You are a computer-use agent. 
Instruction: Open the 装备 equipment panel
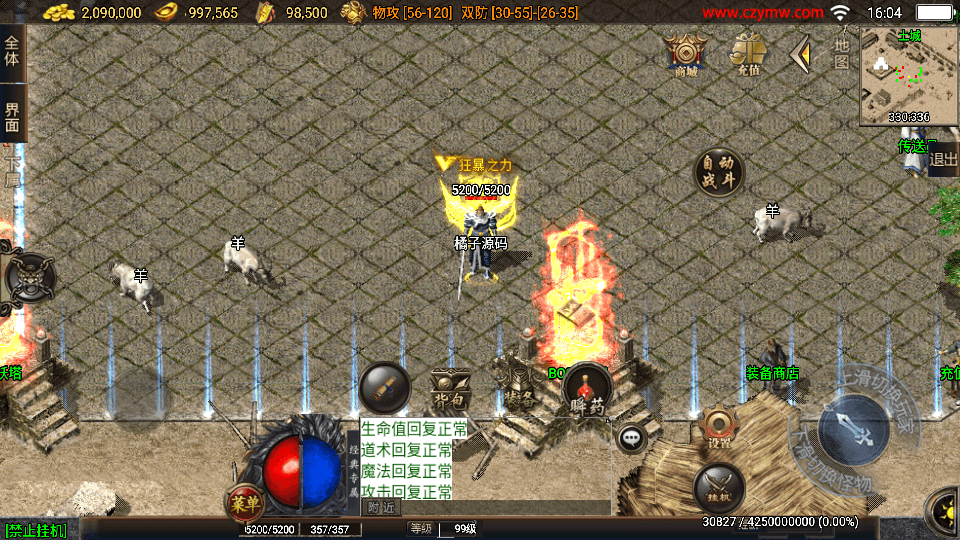[517, 385]
